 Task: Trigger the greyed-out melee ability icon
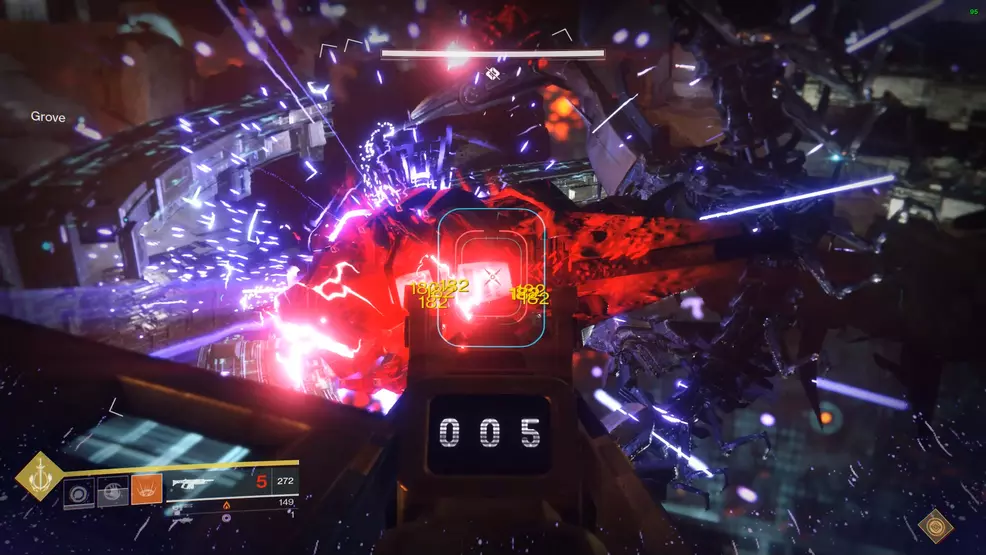pyautogui.click(x=113, y=491)
